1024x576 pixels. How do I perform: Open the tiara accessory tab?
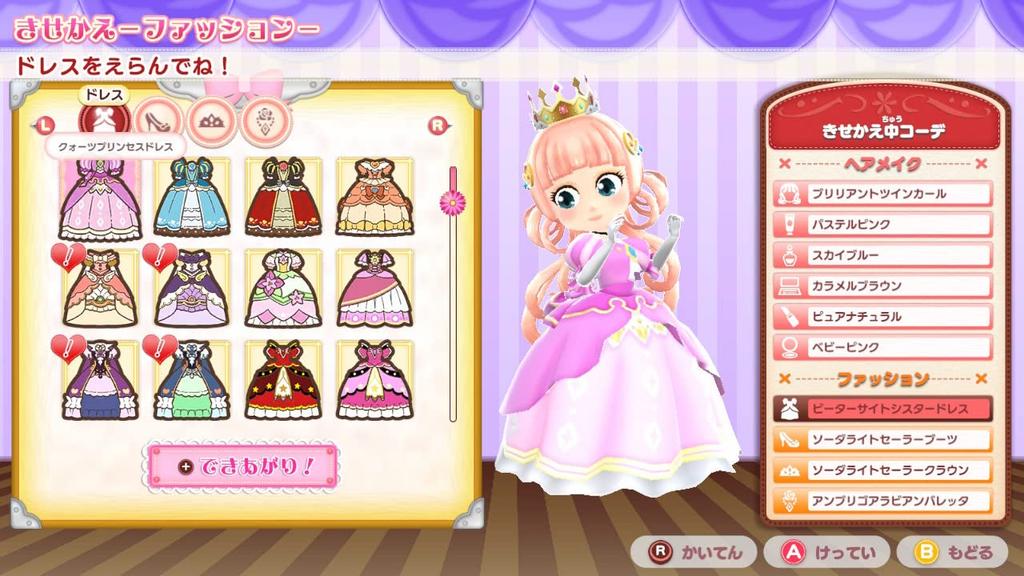coord(212,120)
